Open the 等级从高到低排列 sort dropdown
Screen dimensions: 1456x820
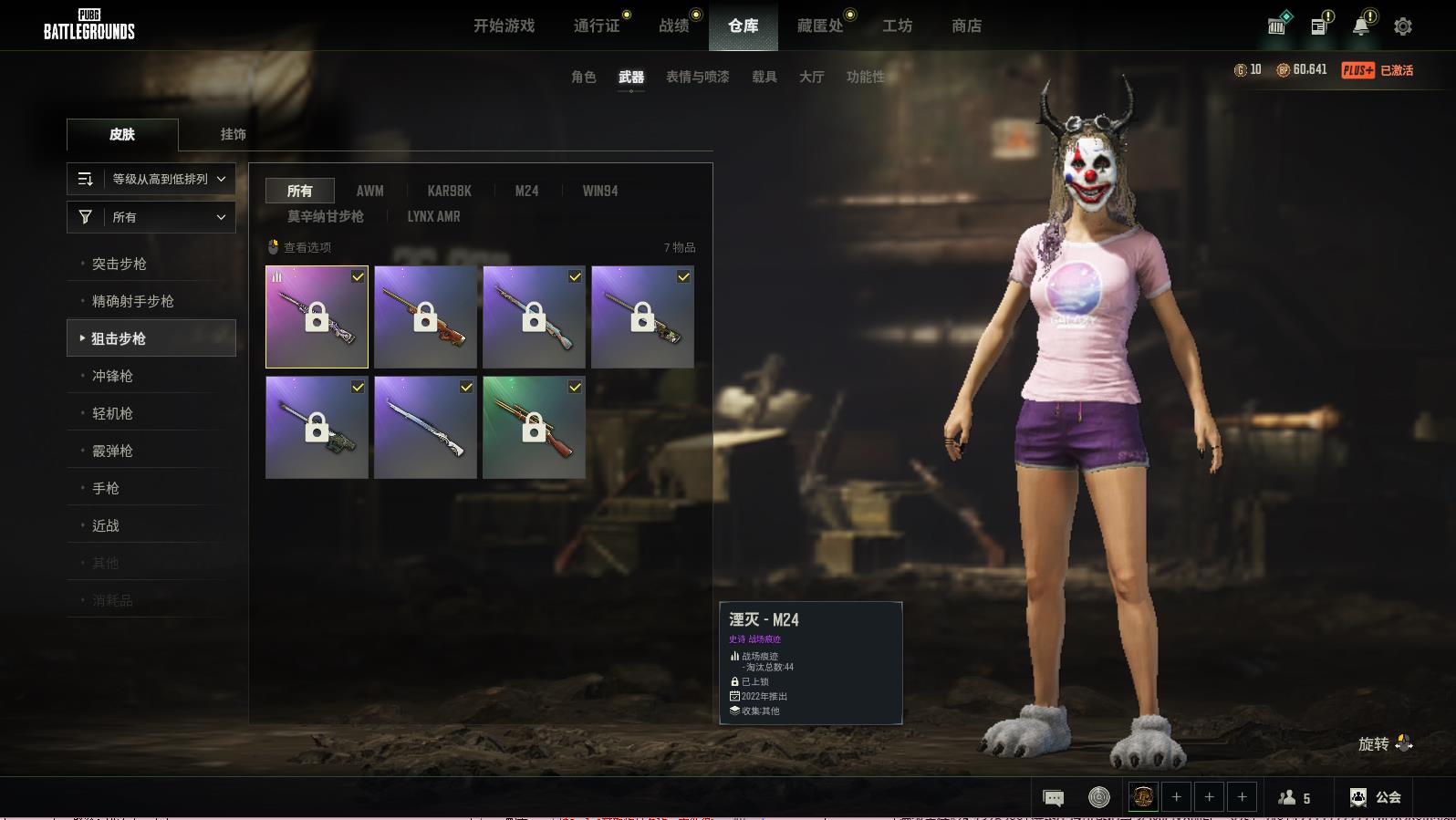coord(151,179)
